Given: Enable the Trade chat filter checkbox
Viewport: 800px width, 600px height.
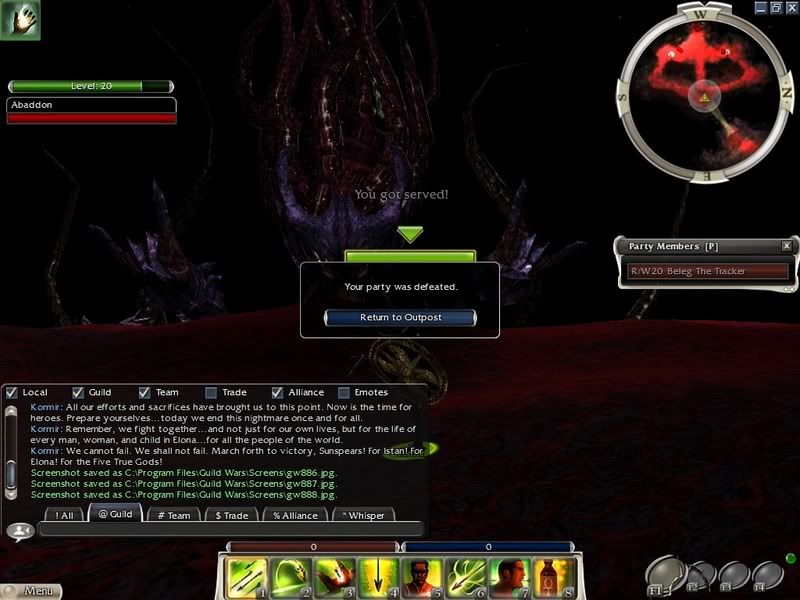Looking at the screenshot, I should [211, 392].
